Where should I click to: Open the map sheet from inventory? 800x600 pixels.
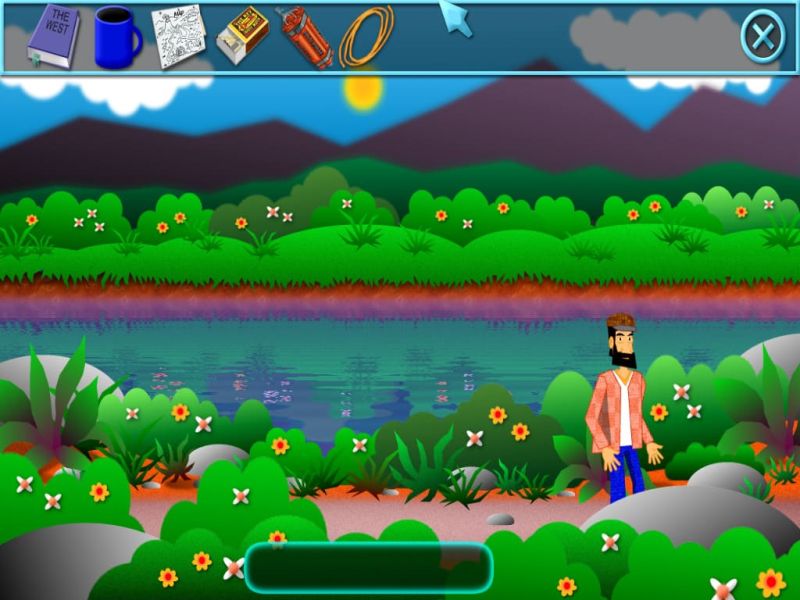click(177, 37)
